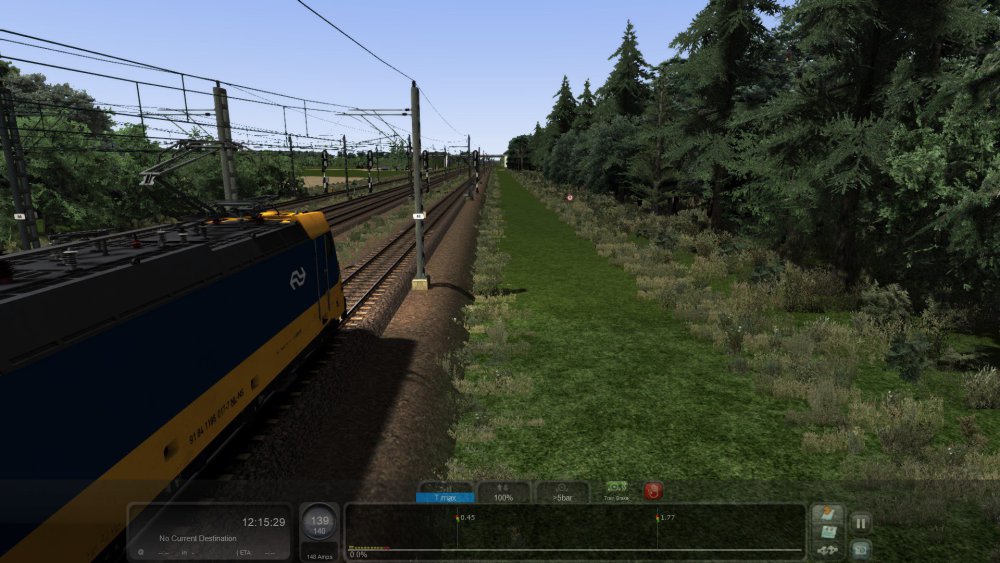Viewport: 1000px width, 563px height.
Task: Click the 100% reverser control
Action: [x=503, y=492]
